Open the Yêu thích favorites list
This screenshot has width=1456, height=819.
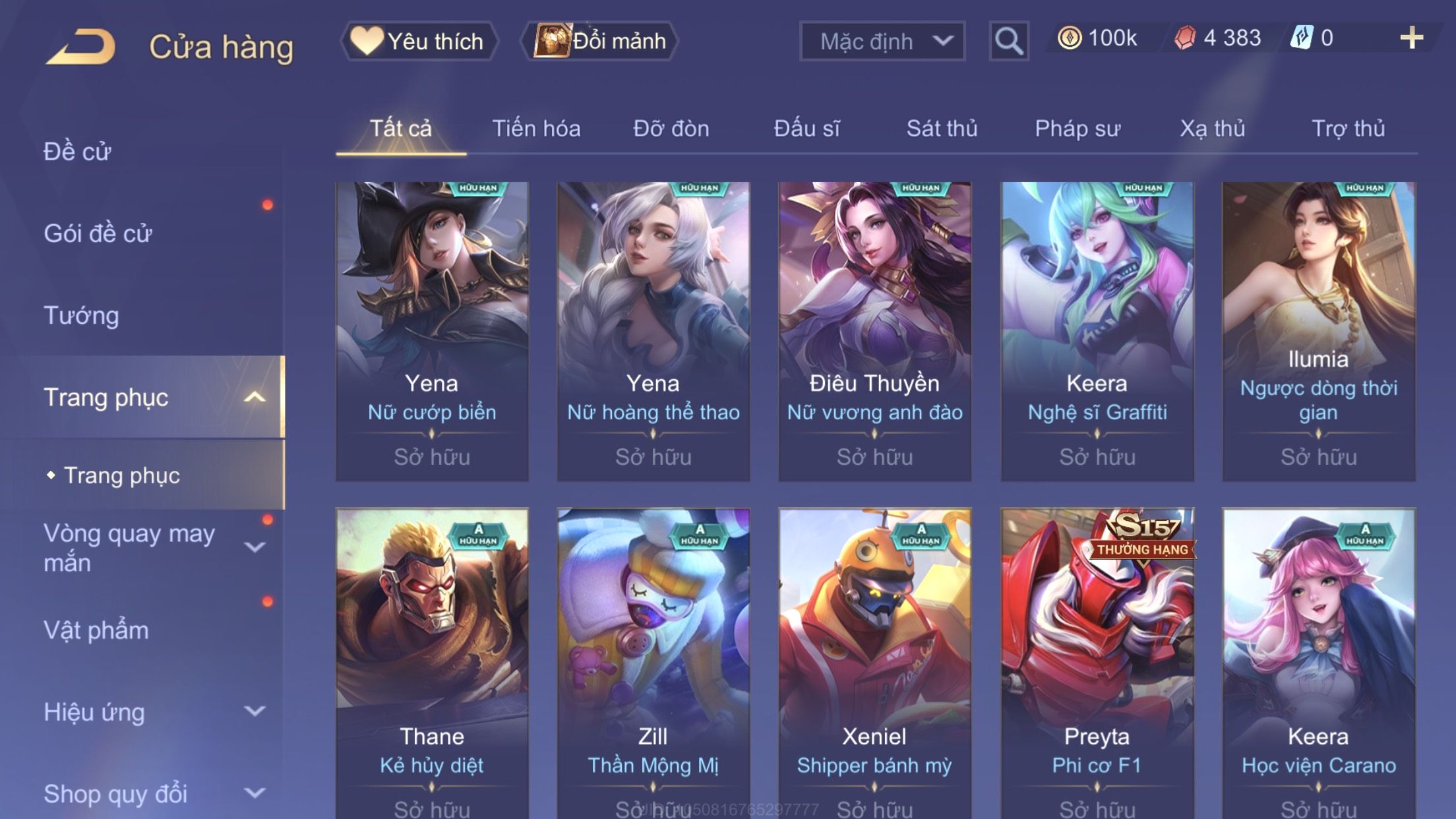pos(419,41)
